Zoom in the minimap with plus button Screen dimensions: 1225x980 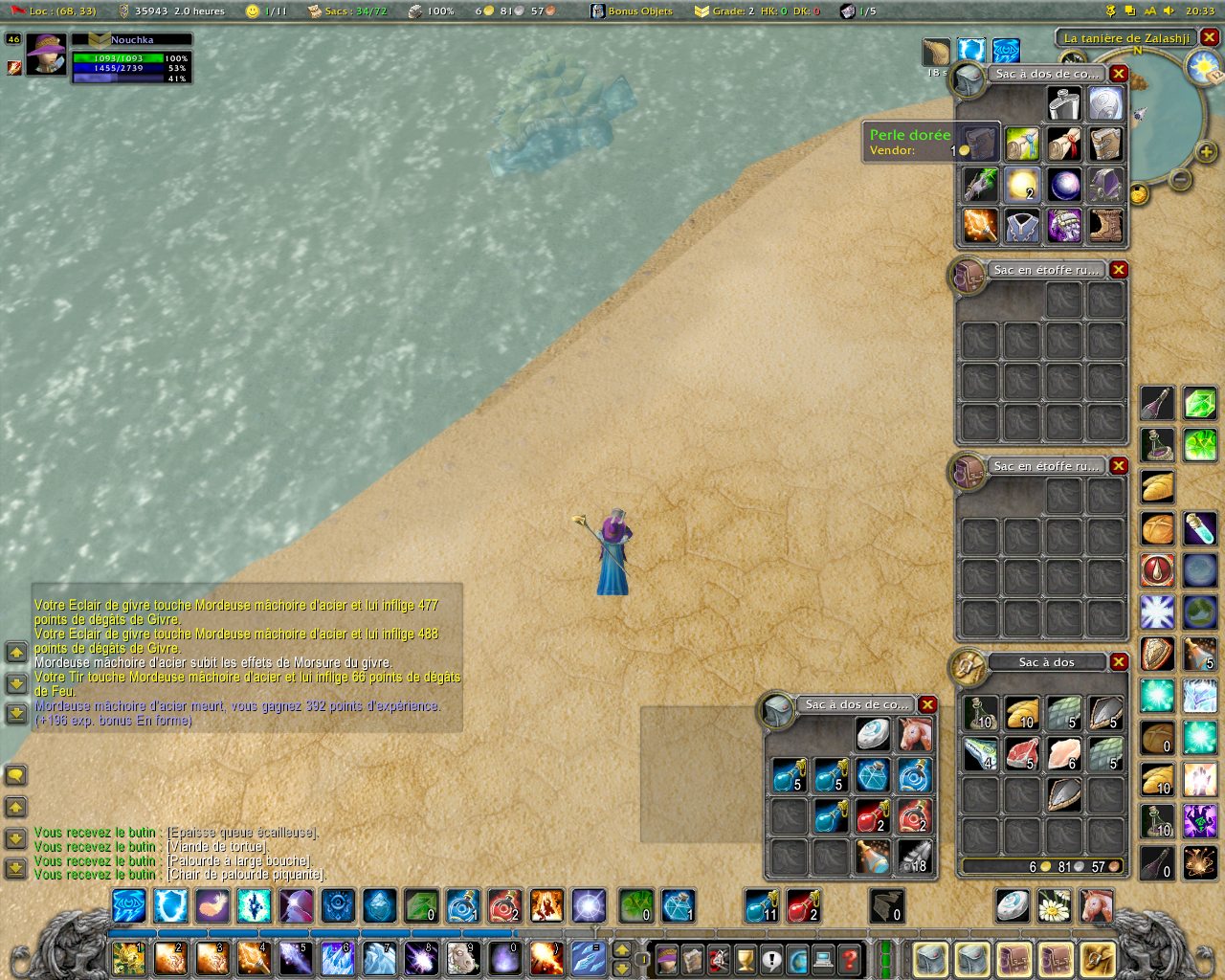[x=1206, y=151]
